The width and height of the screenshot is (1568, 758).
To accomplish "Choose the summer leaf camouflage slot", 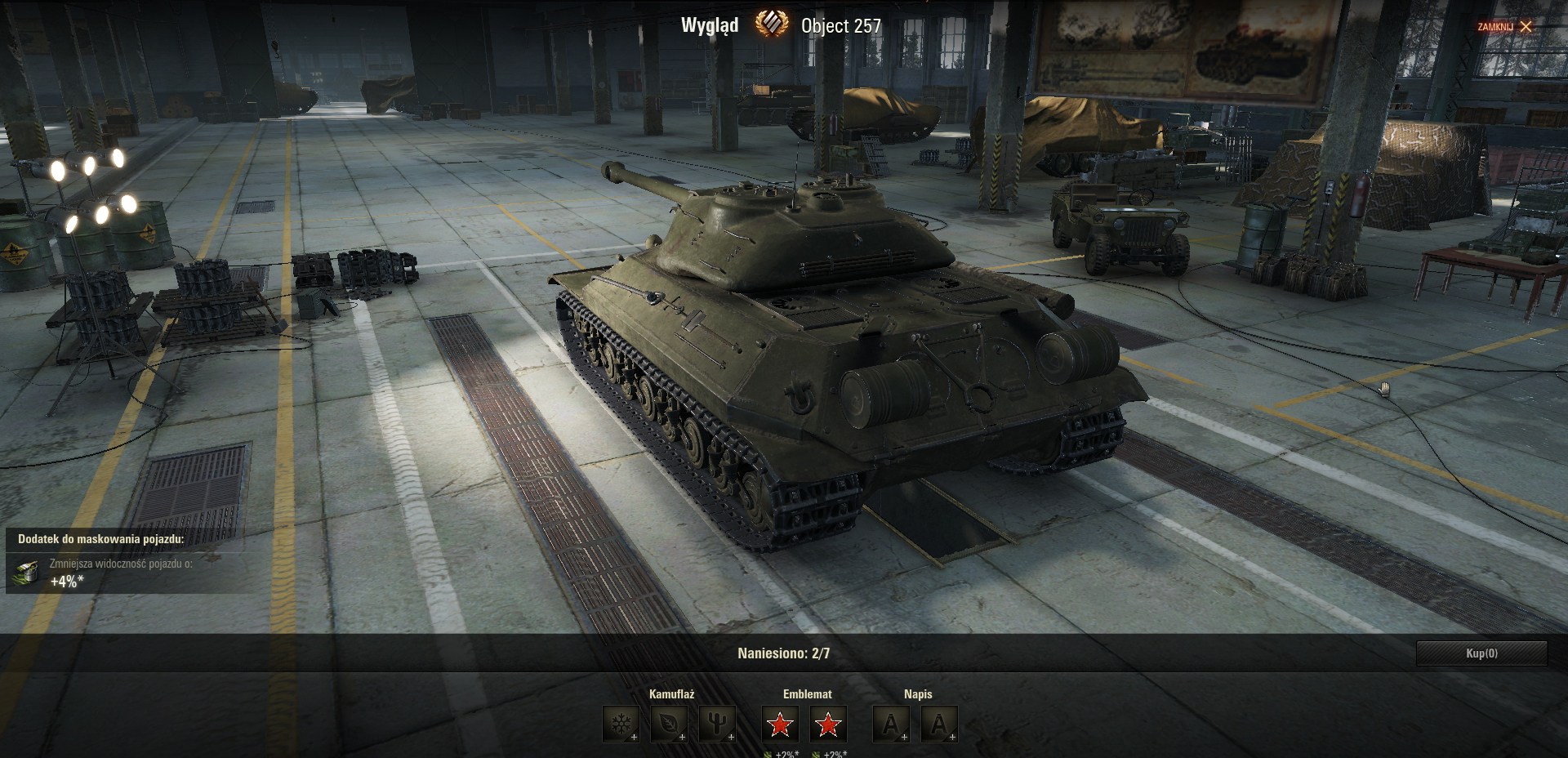I will click(669, 725).
